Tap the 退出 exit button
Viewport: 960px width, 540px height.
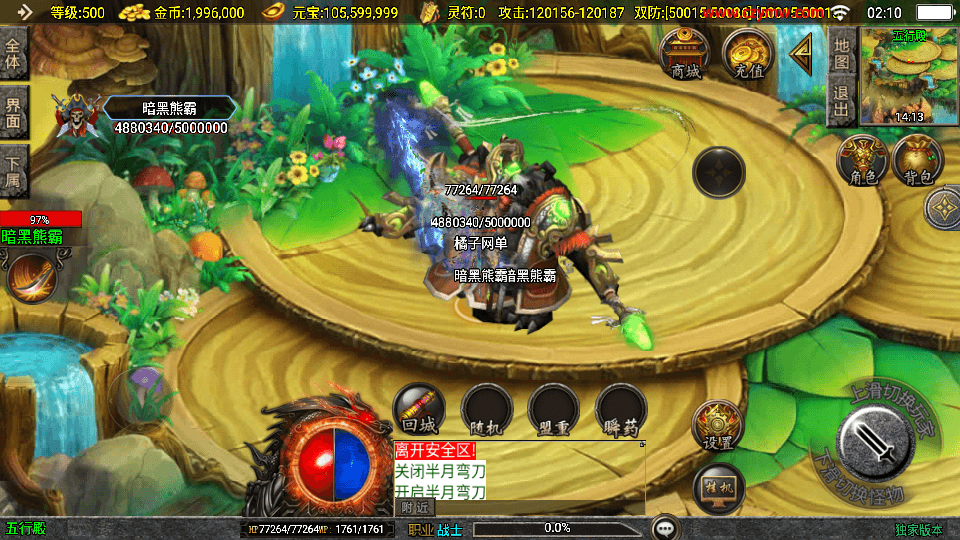(x=842, y=102)
